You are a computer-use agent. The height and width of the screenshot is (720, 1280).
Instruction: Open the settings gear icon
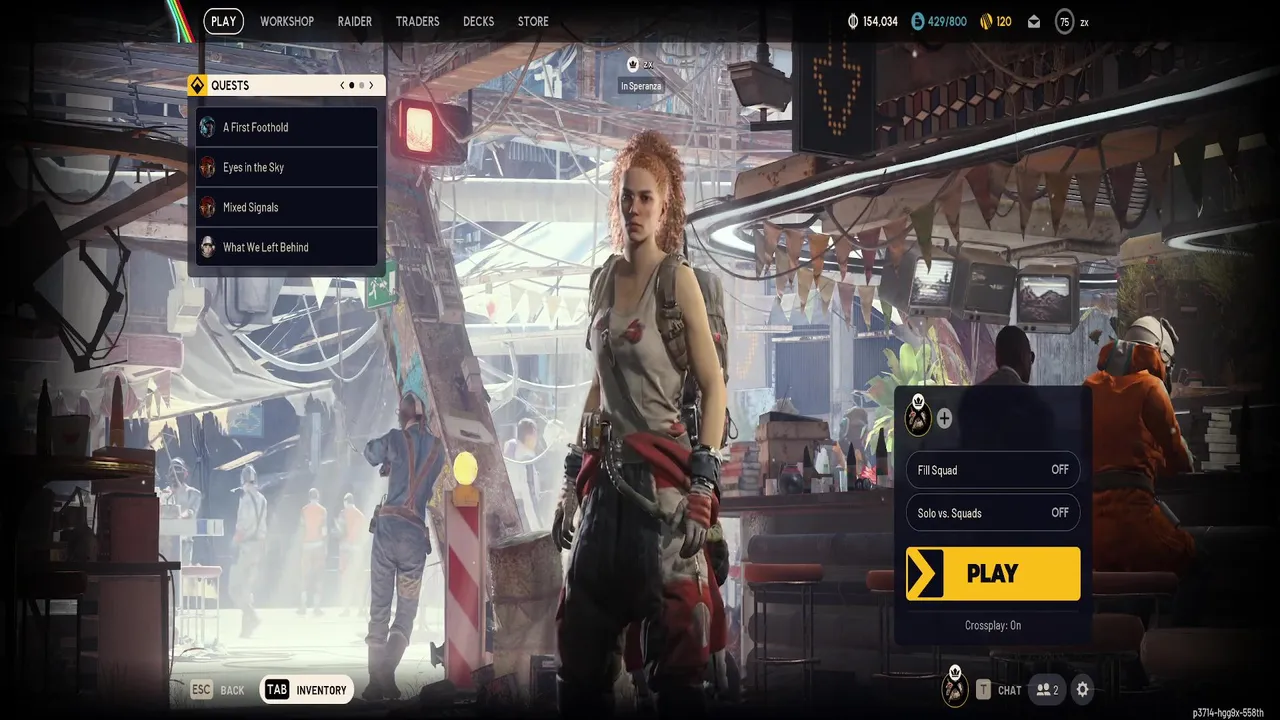1082,690
